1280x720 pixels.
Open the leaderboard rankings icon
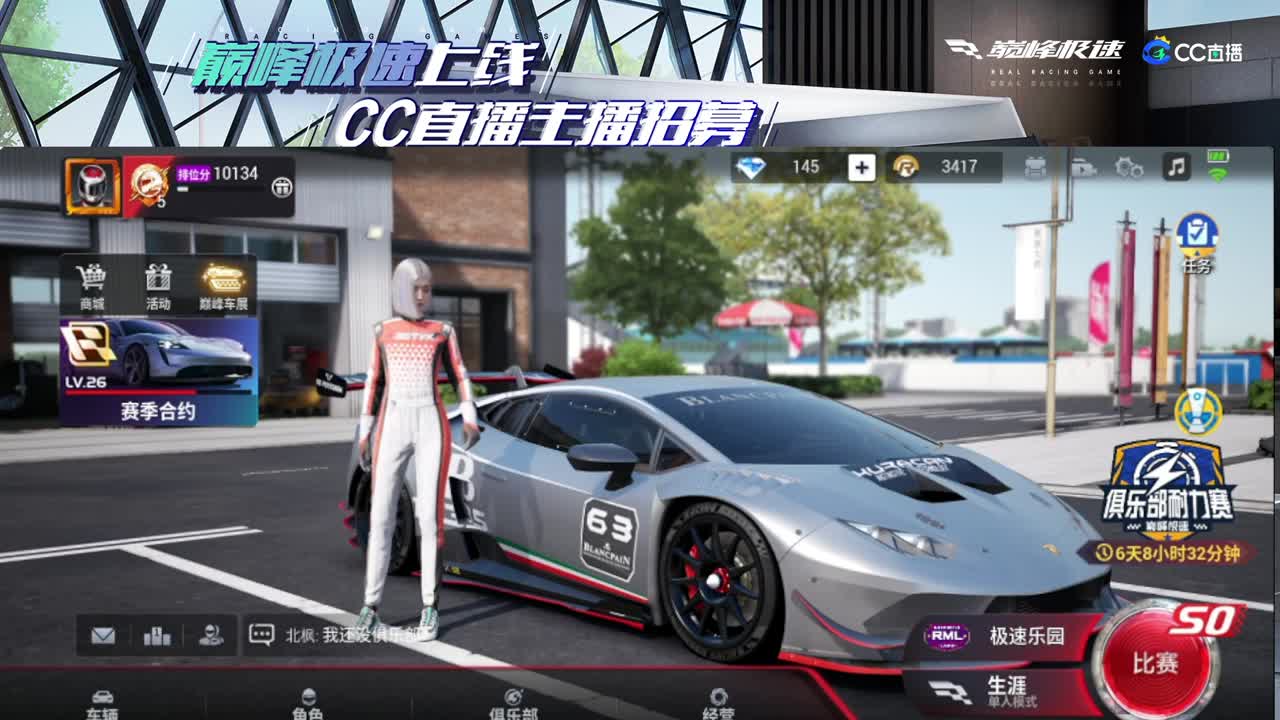pyautogui.click(x=158, y=638)
